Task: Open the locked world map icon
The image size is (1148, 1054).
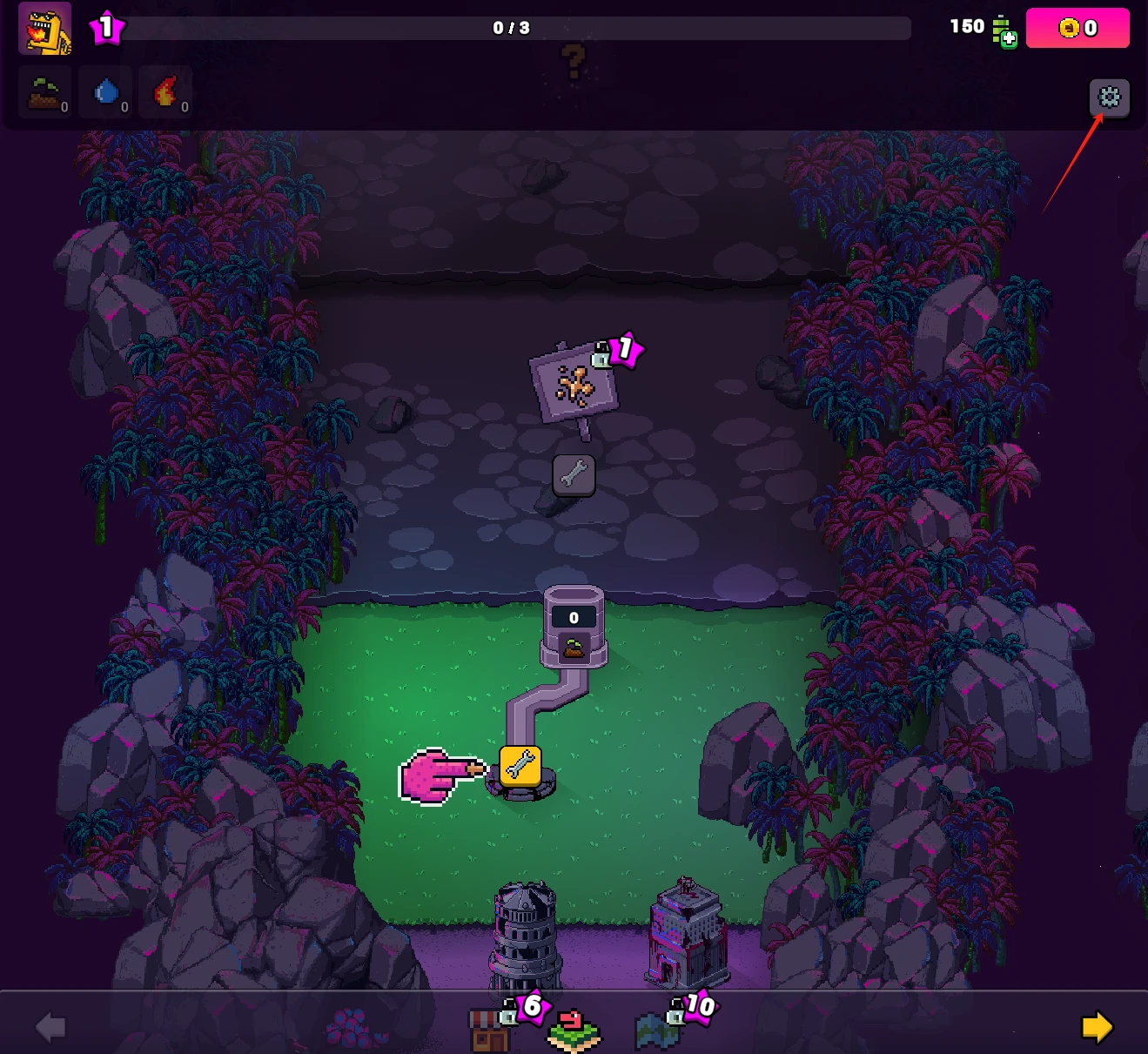Action: [x=656, y=1031]
